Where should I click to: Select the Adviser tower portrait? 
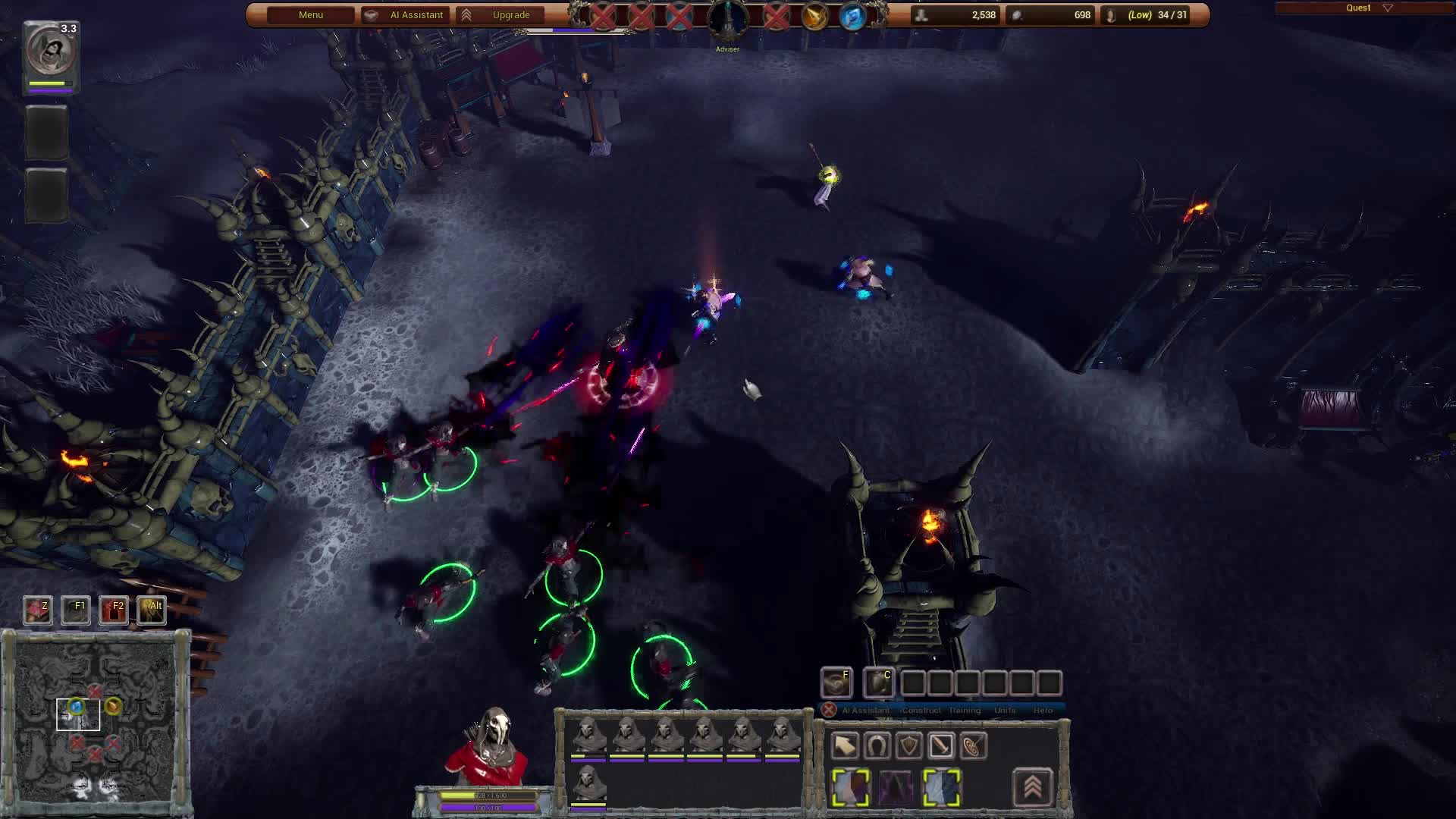[x=727, y=18]
